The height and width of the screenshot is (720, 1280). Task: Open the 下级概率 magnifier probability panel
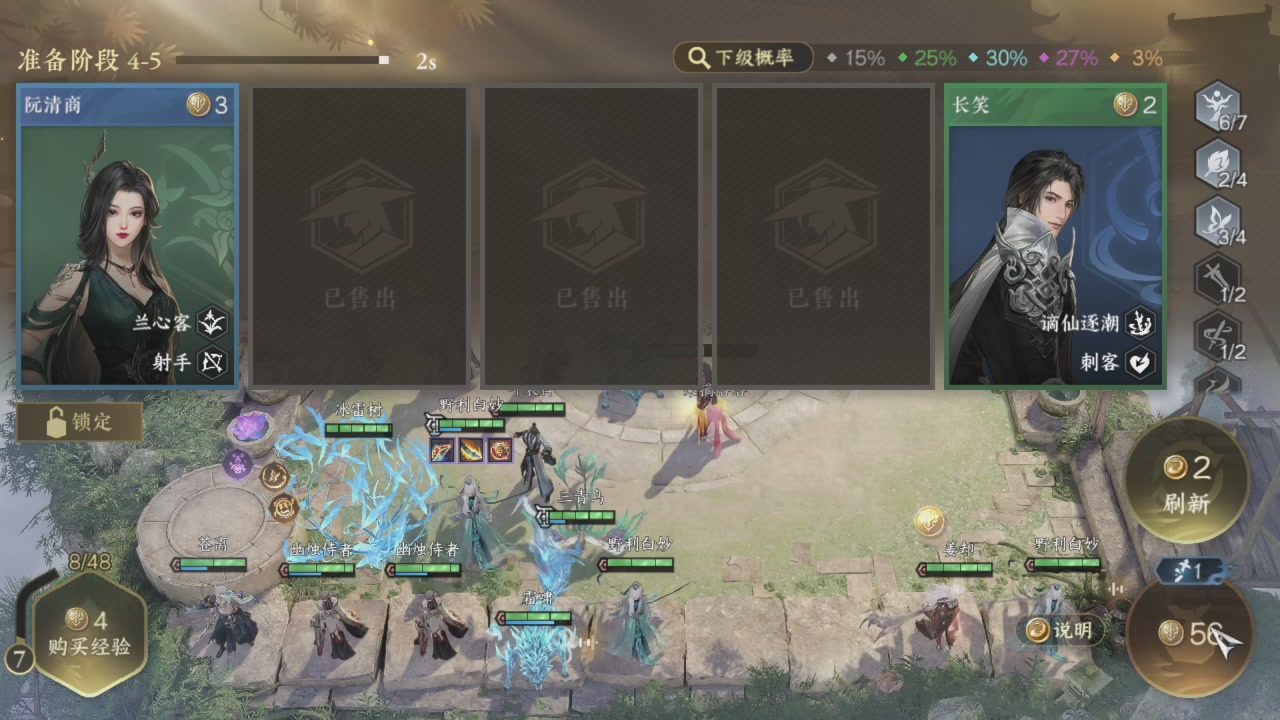pyautogui.click(x=744, y=58)
